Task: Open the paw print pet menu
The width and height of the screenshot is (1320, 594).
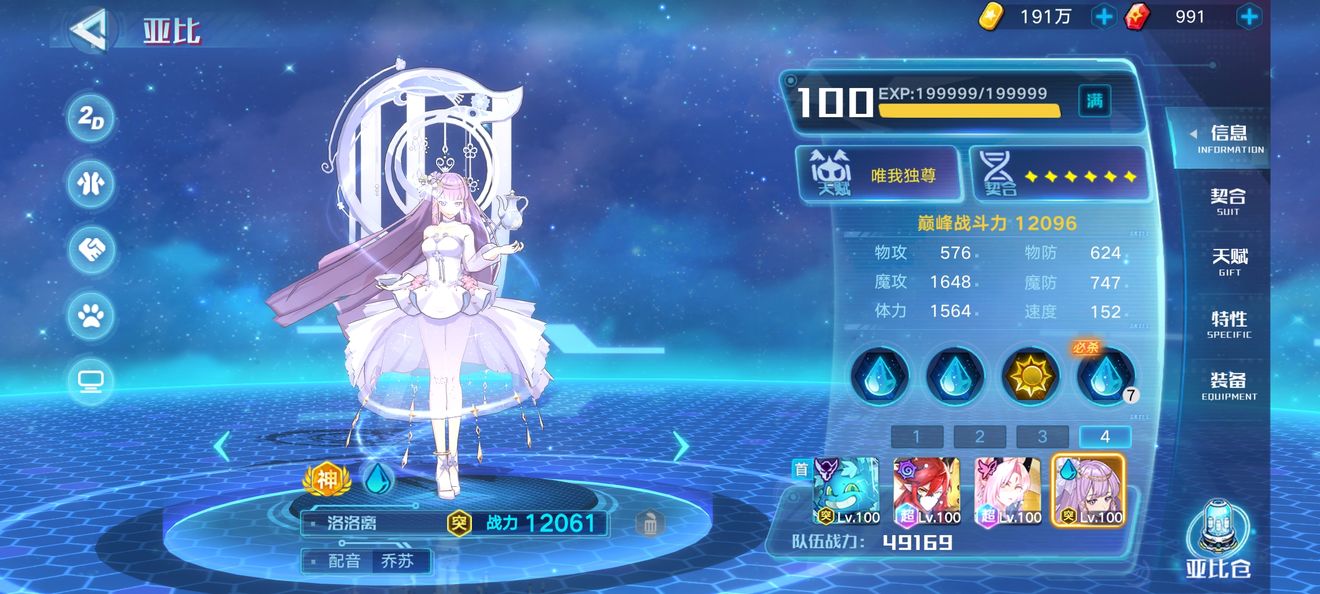Action: pos(91,316)
